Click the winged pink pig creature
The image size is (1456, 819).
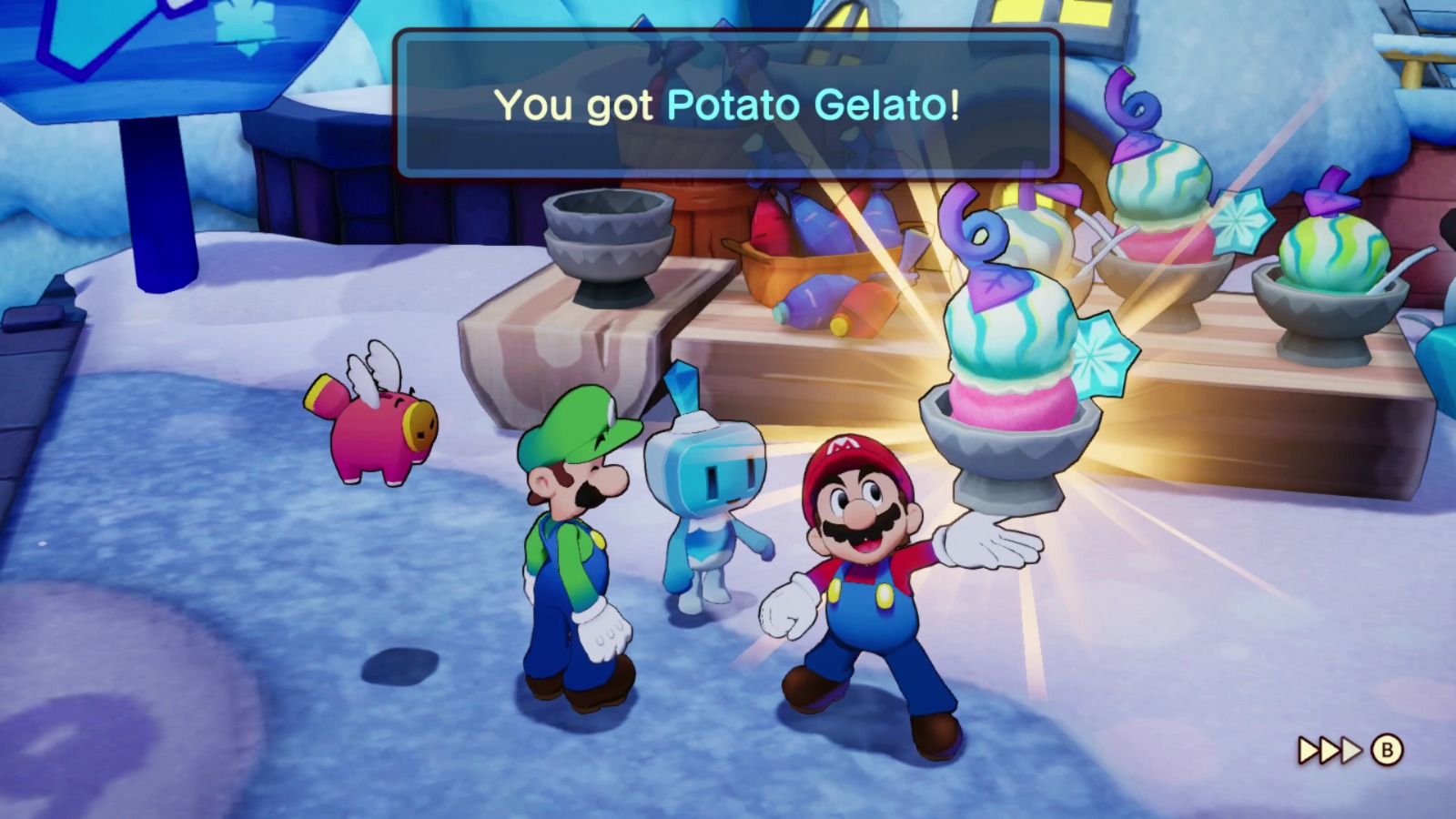373,428
